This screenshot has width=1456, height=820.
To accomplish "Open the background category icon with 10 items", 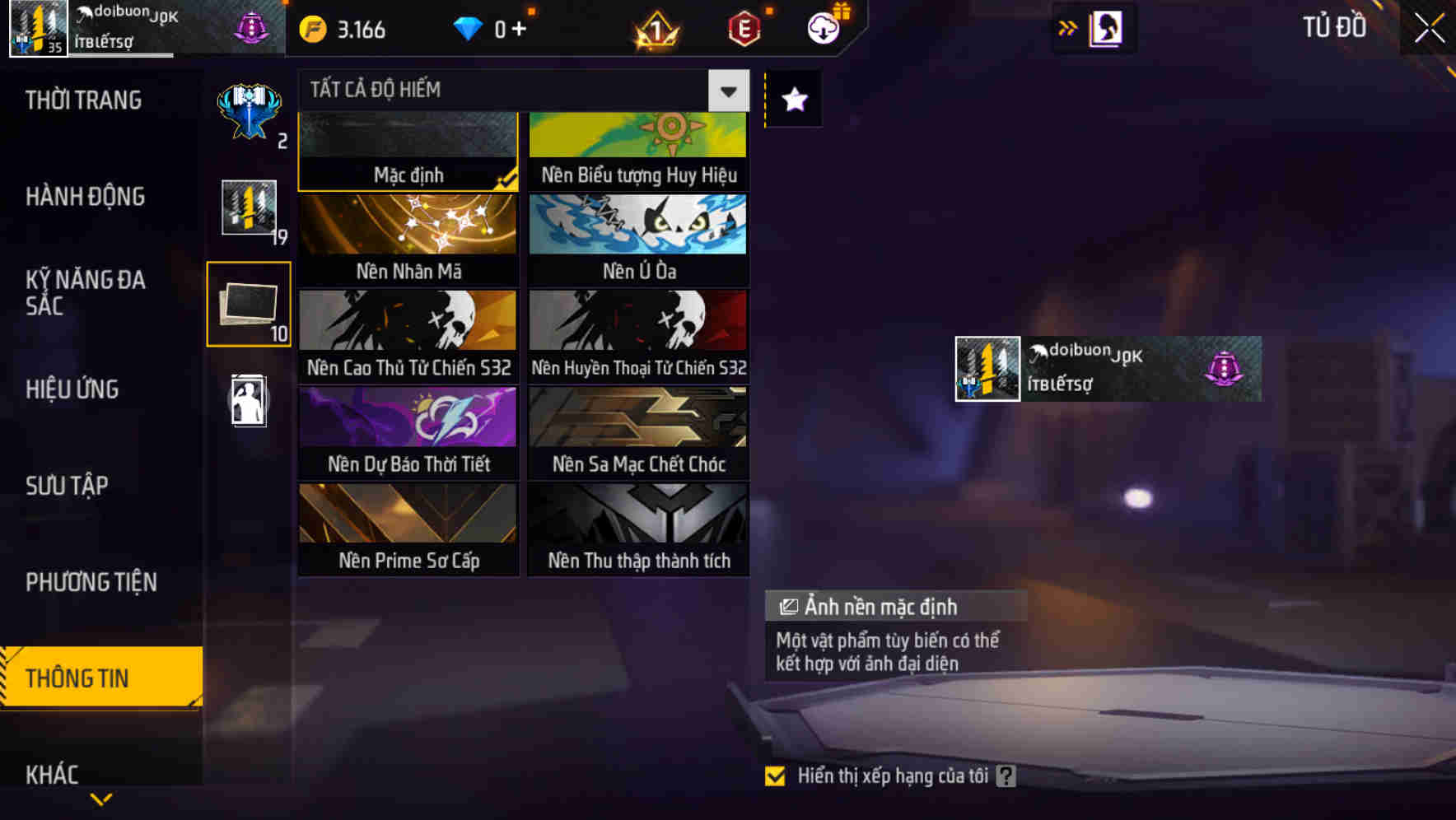I will click(248, 305).
